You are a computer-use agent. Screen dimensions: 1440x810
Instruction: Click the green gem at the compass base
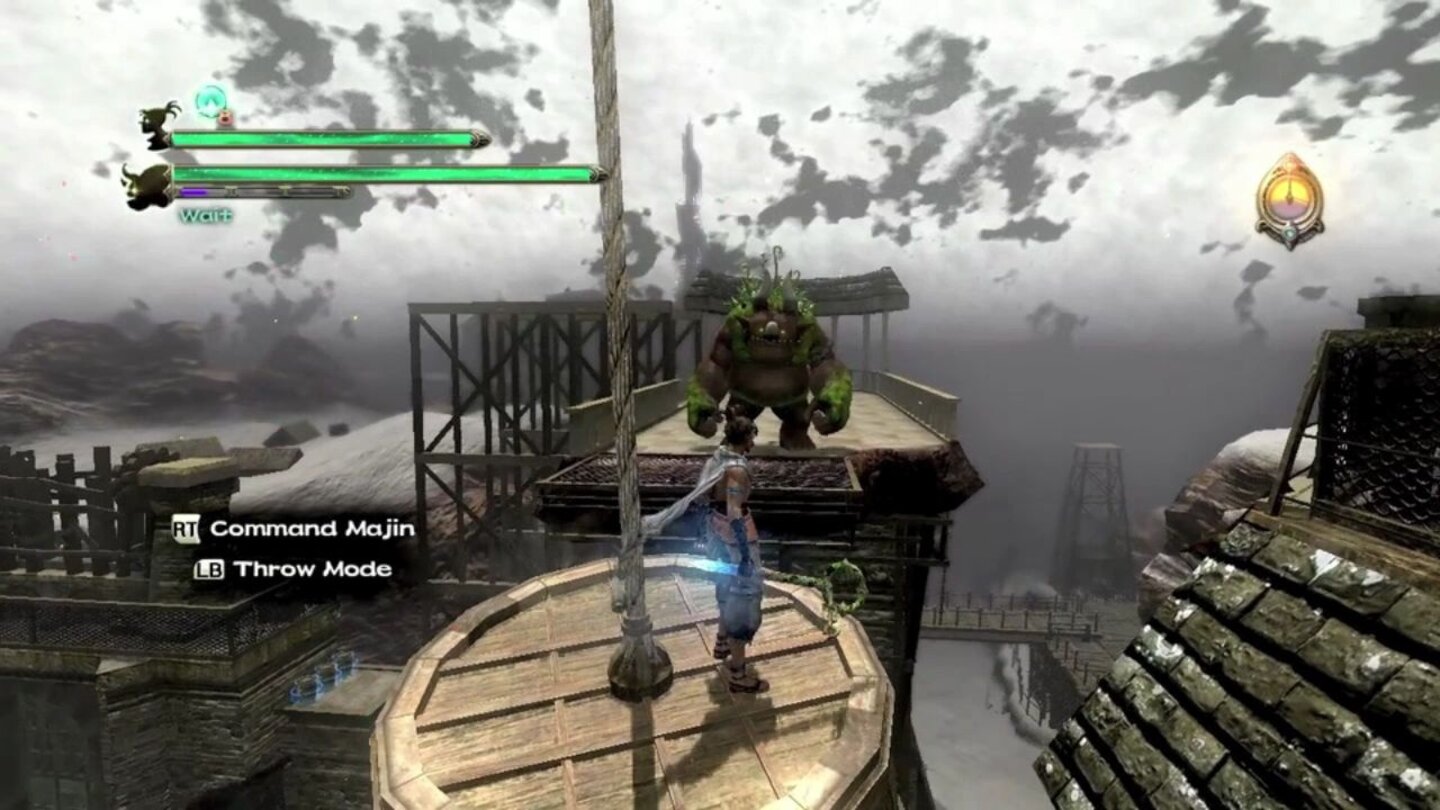tap(1290, 234)
